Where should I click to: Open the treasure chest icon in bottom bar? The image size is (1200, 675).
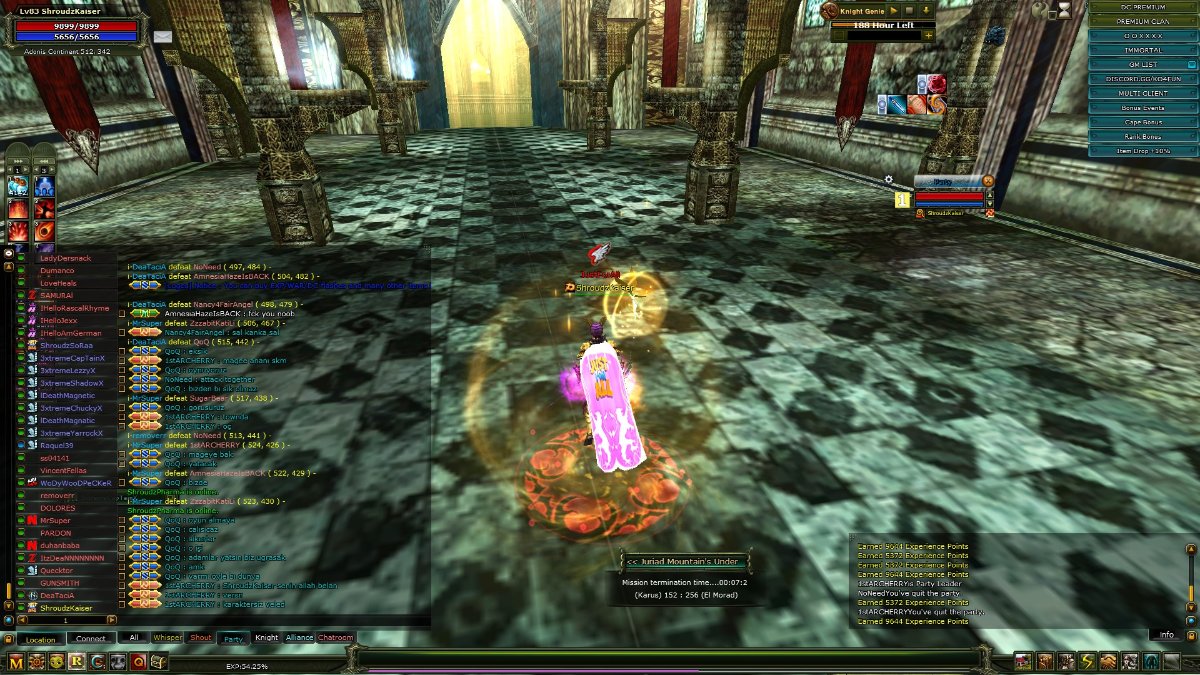(158, 661)
